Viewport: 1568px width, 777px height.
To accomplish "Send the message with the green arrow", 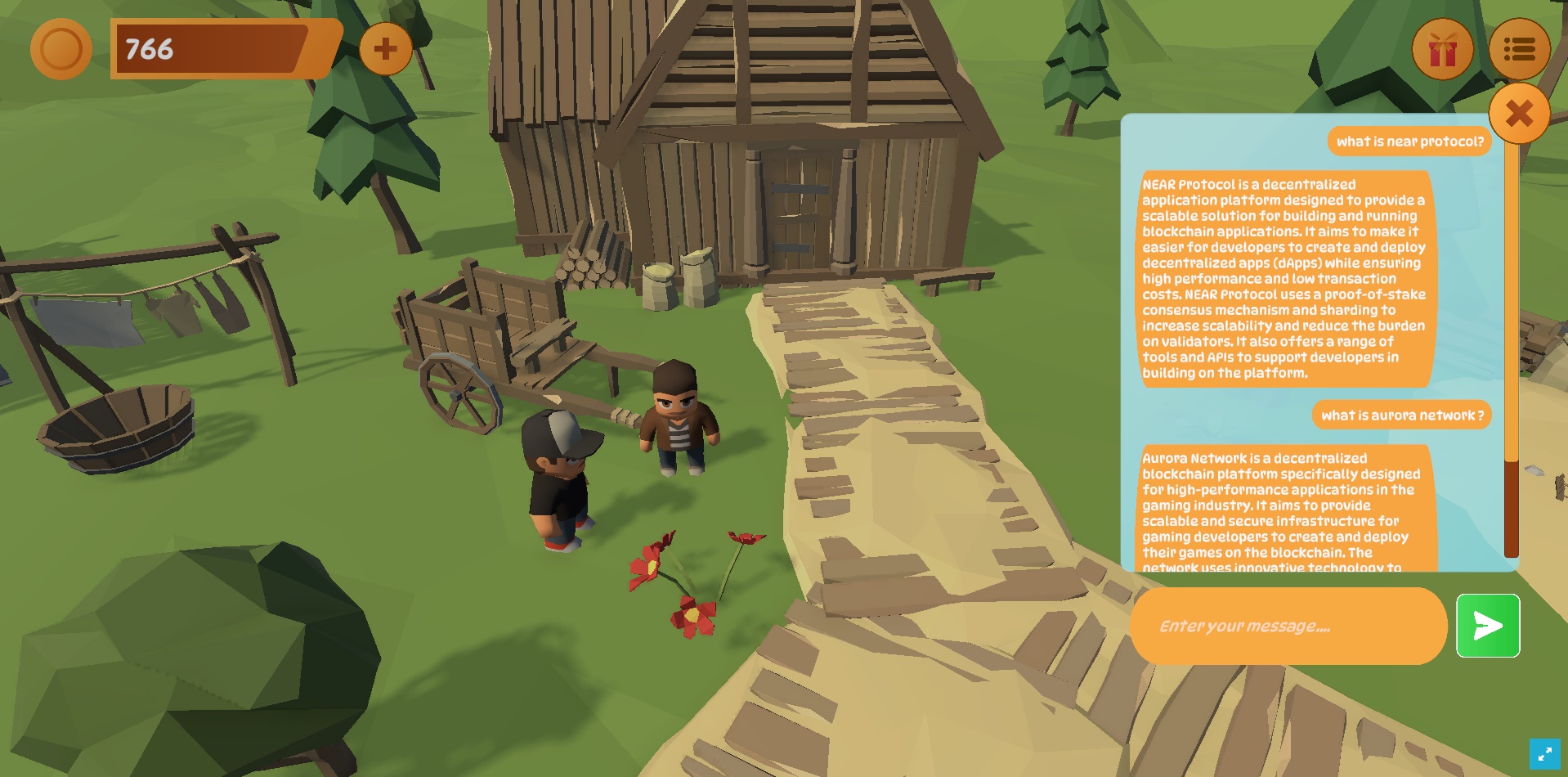I will [1487, 627].
